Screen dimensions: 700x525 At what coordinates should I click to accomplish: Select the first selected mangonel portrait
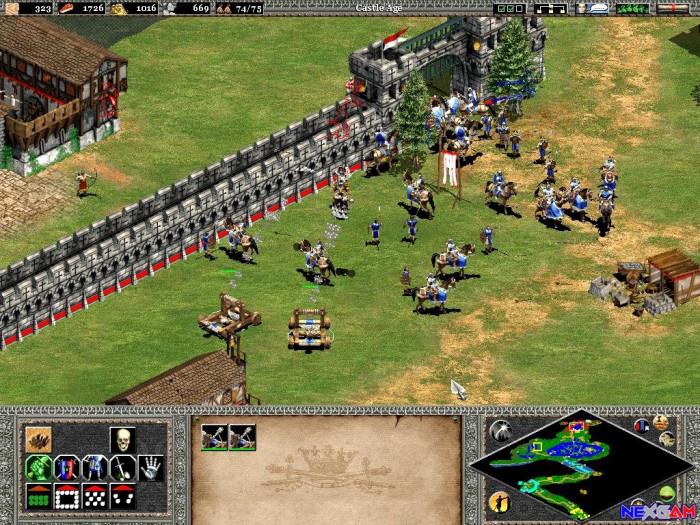click(x=214, y=437)
